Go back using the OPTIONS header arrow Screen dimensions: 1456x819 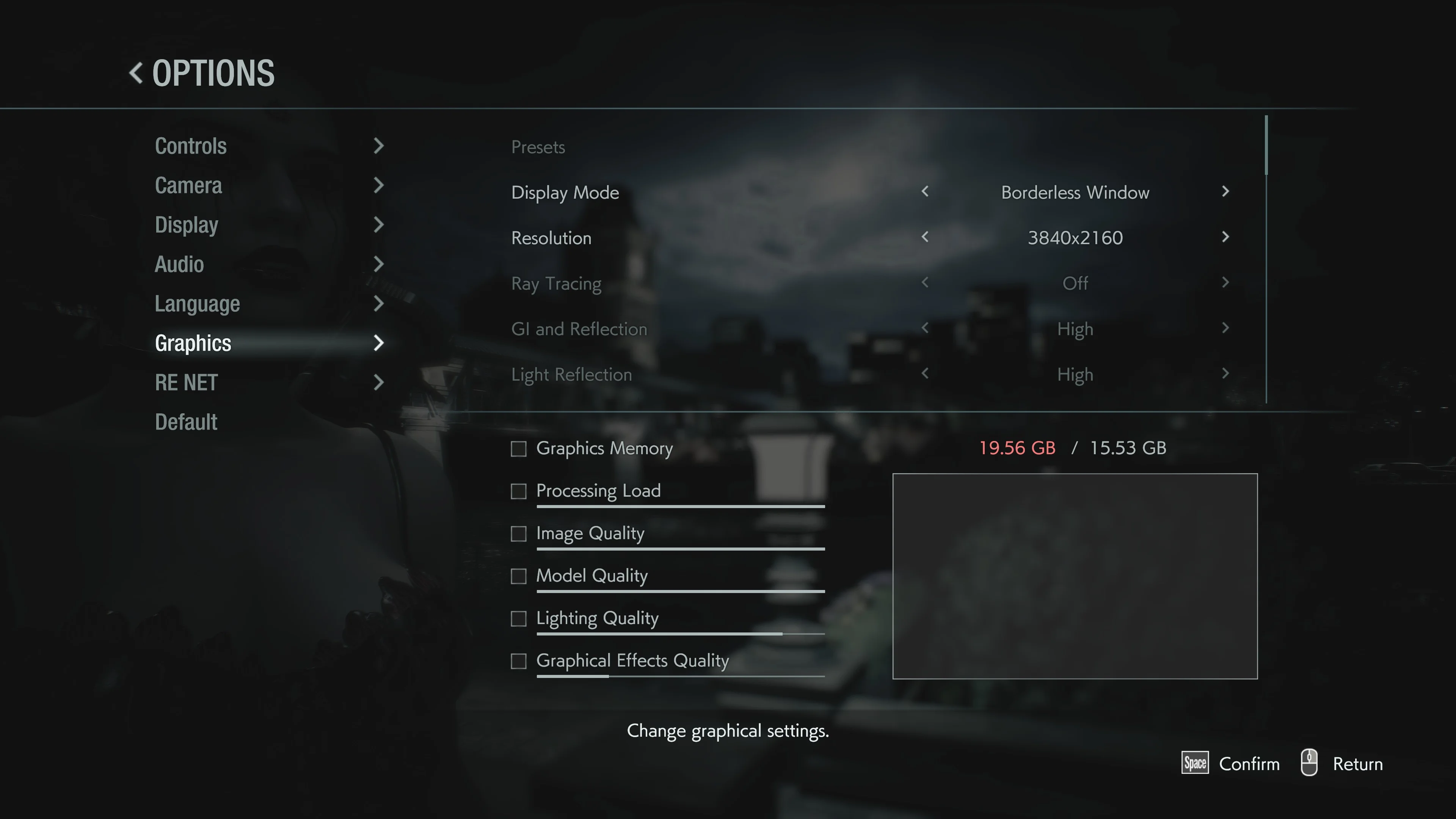pyautogui.click(x=136, y=73)
